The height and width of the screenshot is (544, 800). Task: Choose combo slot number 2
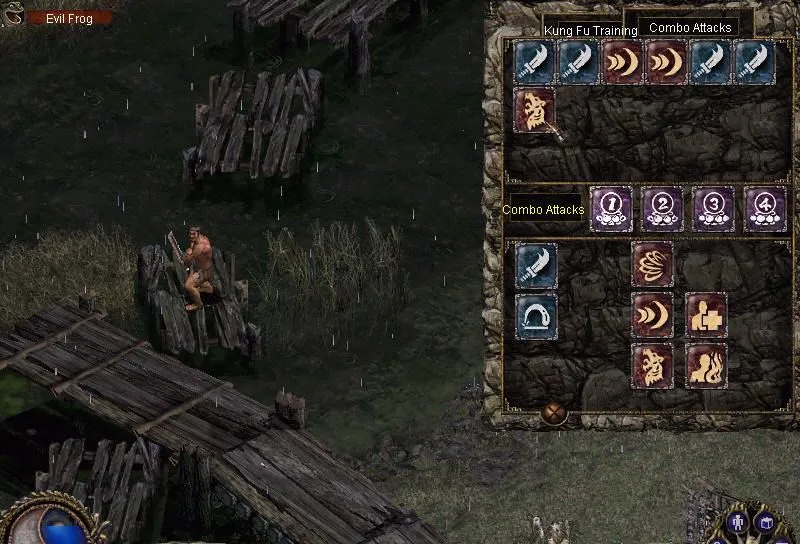coord(661,208)
